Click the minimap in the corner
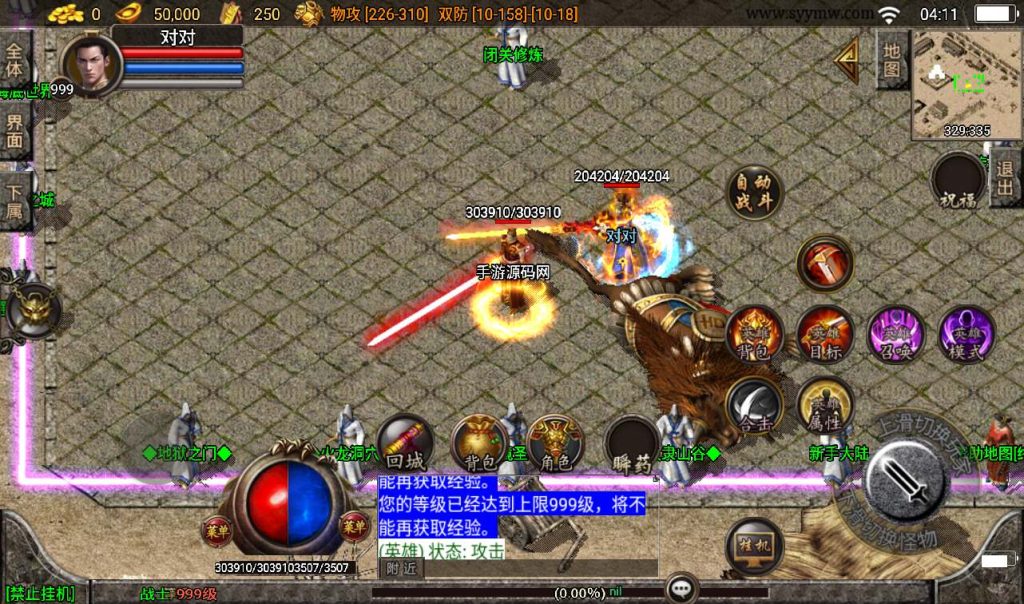Screen dimensions: 1024x604 coord(965,83)
